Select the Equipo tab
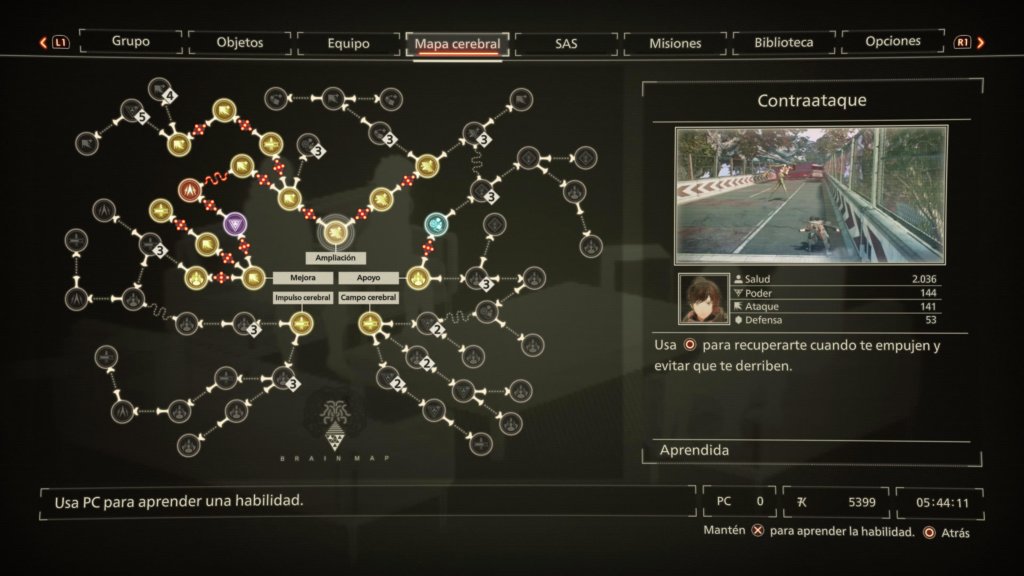Viewport: 1024px width, 576px height. [348, 43]
